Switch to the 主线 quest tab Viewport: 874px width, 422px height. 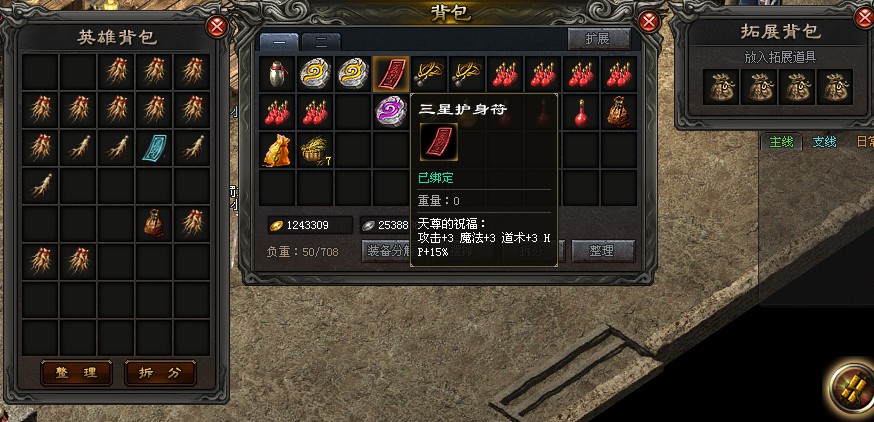[780, 142]
